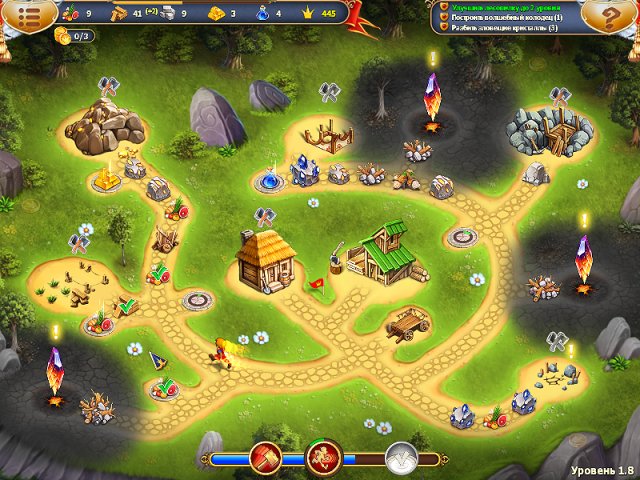Click the question mark help button
The image size is (640, 480).
coord(613,16)
